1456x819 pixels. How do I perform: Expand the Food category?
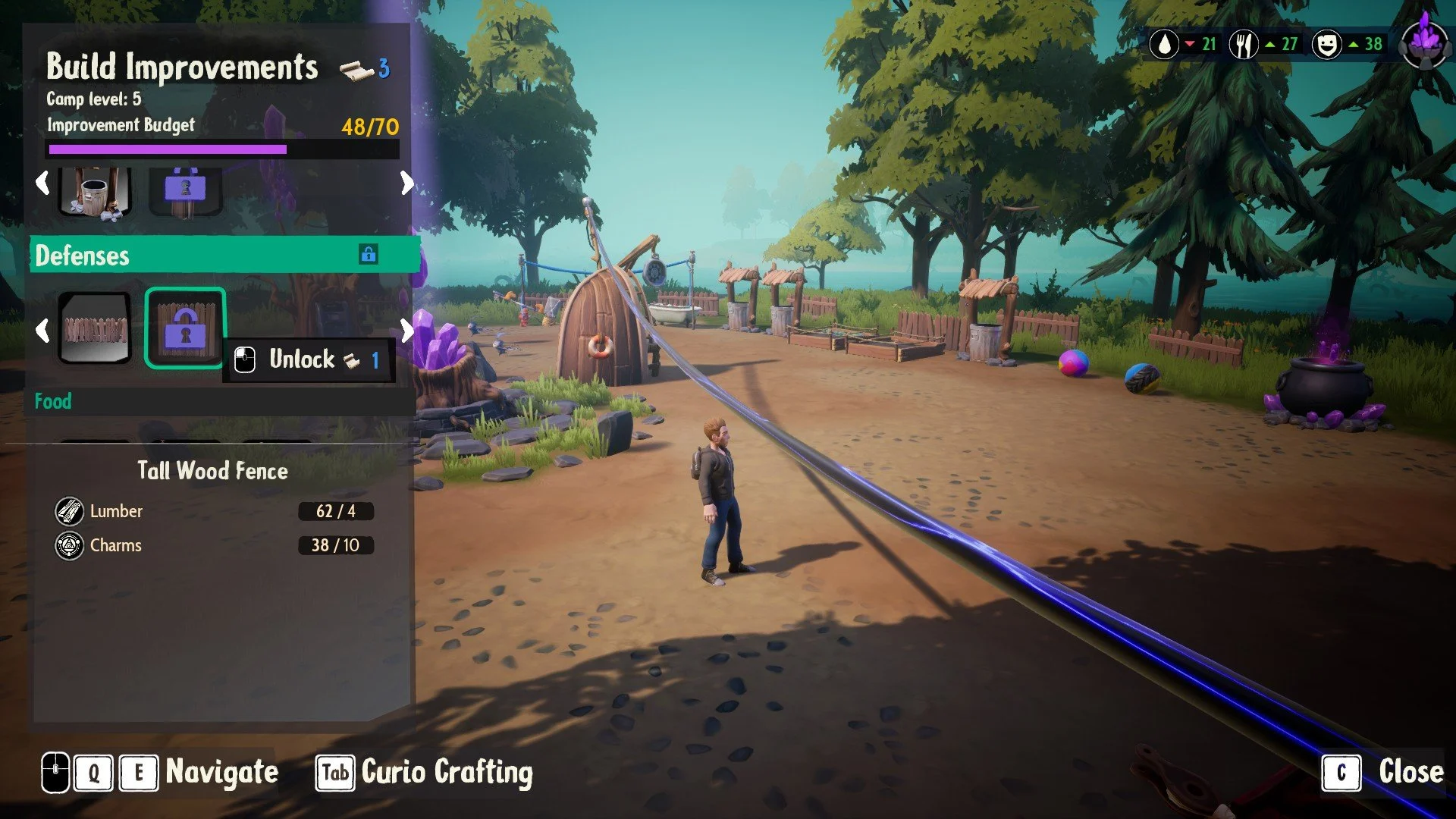[53, 401]
